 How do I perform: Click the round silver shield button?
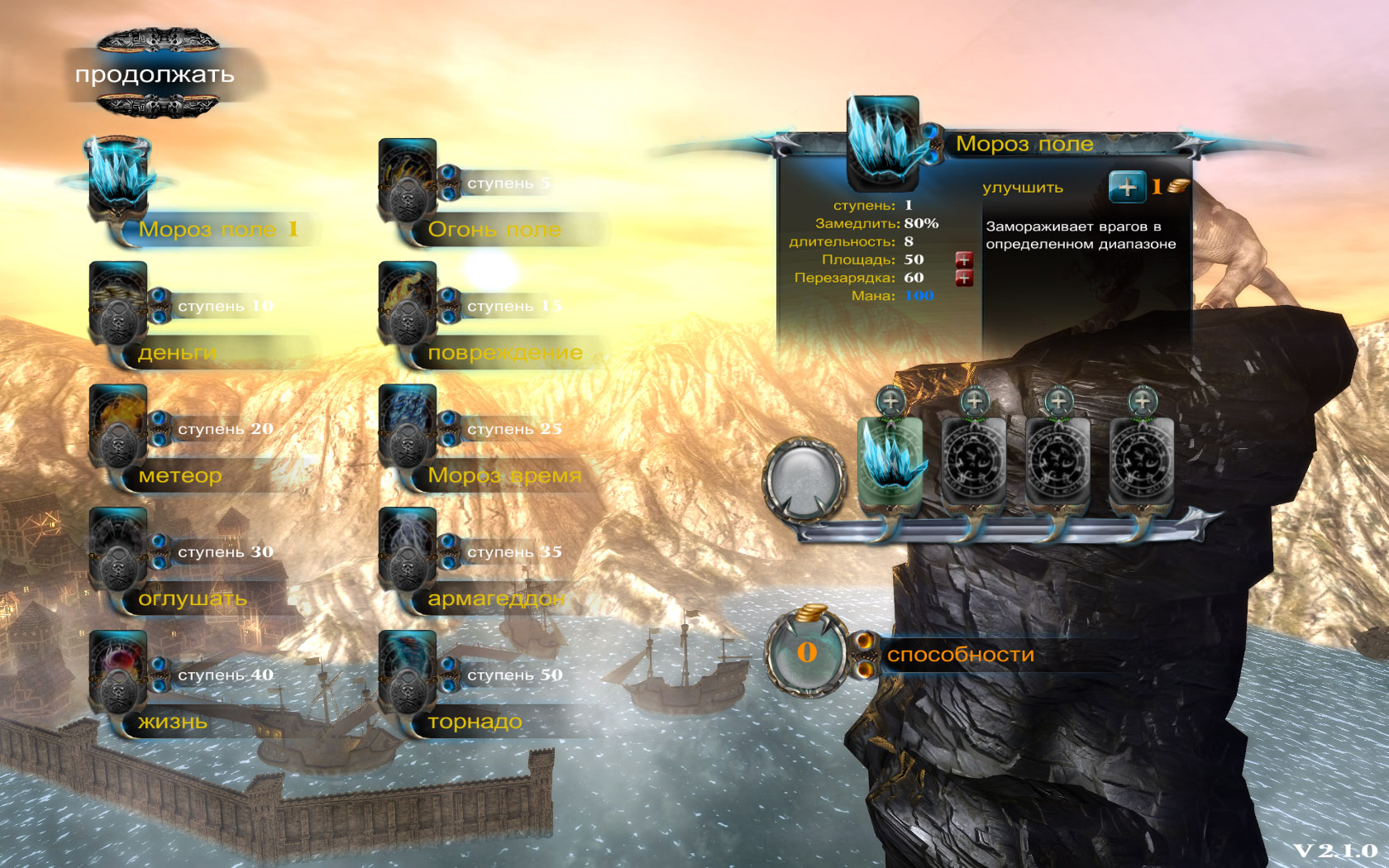point(804,479)
